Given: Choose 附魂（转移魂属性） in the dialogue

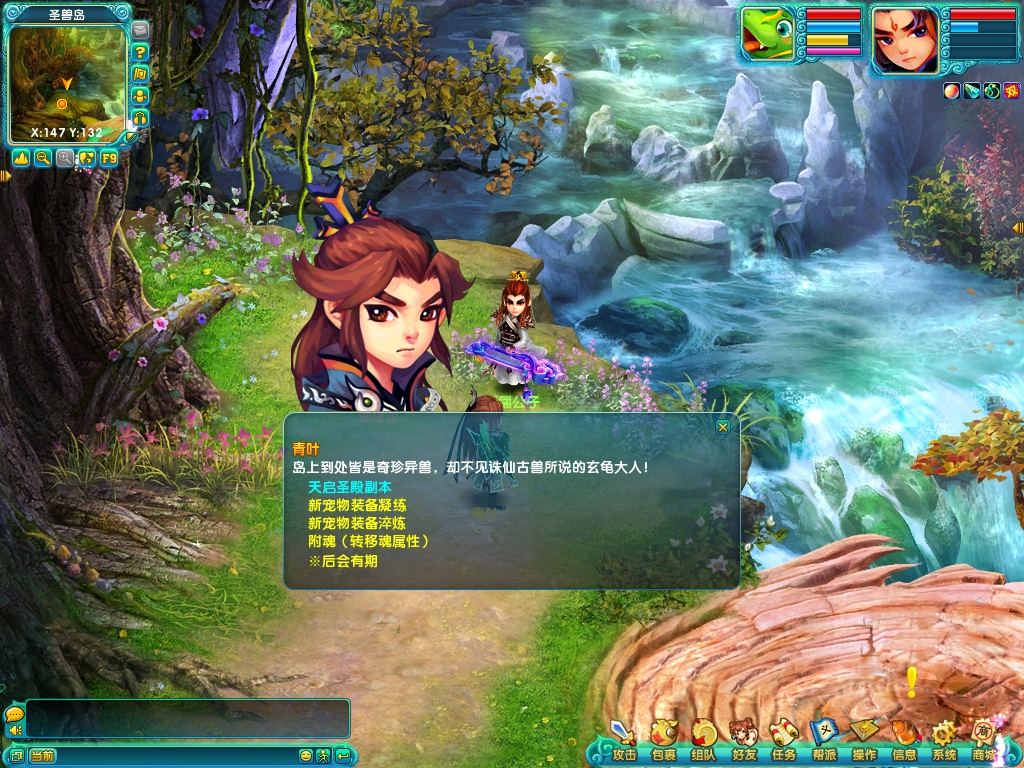Looking at the screenshot, I should click(368, 542).
